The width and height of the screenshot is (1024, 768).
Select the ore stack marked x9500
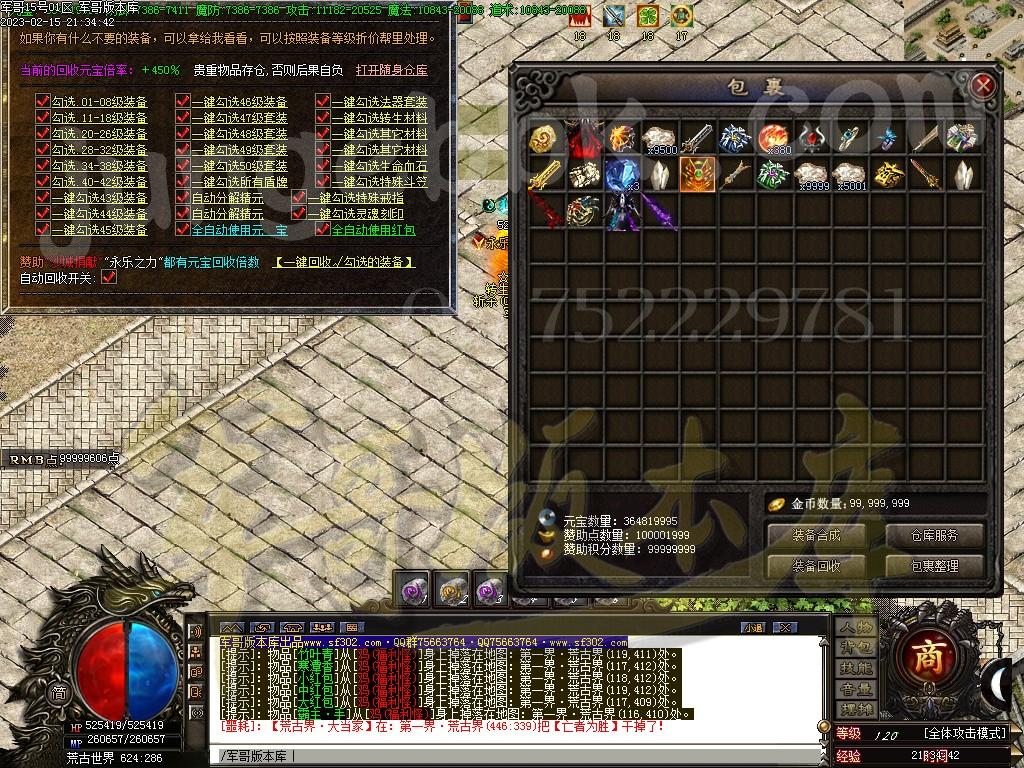point(659,138)
